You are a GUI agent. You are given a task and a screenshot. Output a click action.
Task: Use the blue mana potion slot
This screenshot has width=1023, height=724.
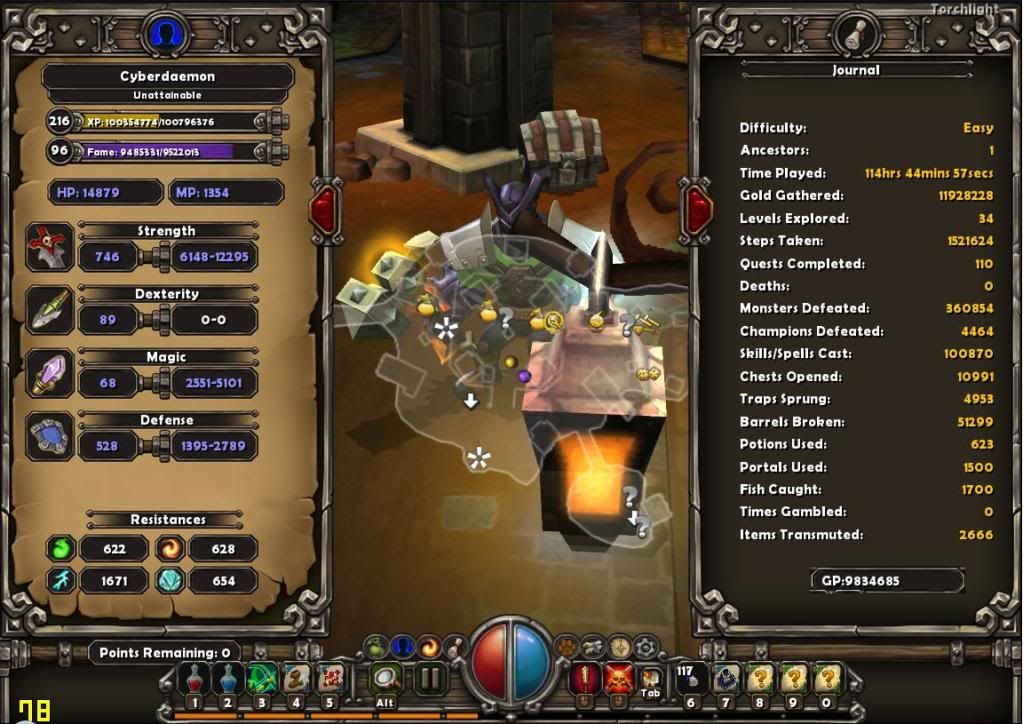pos(230,679)
